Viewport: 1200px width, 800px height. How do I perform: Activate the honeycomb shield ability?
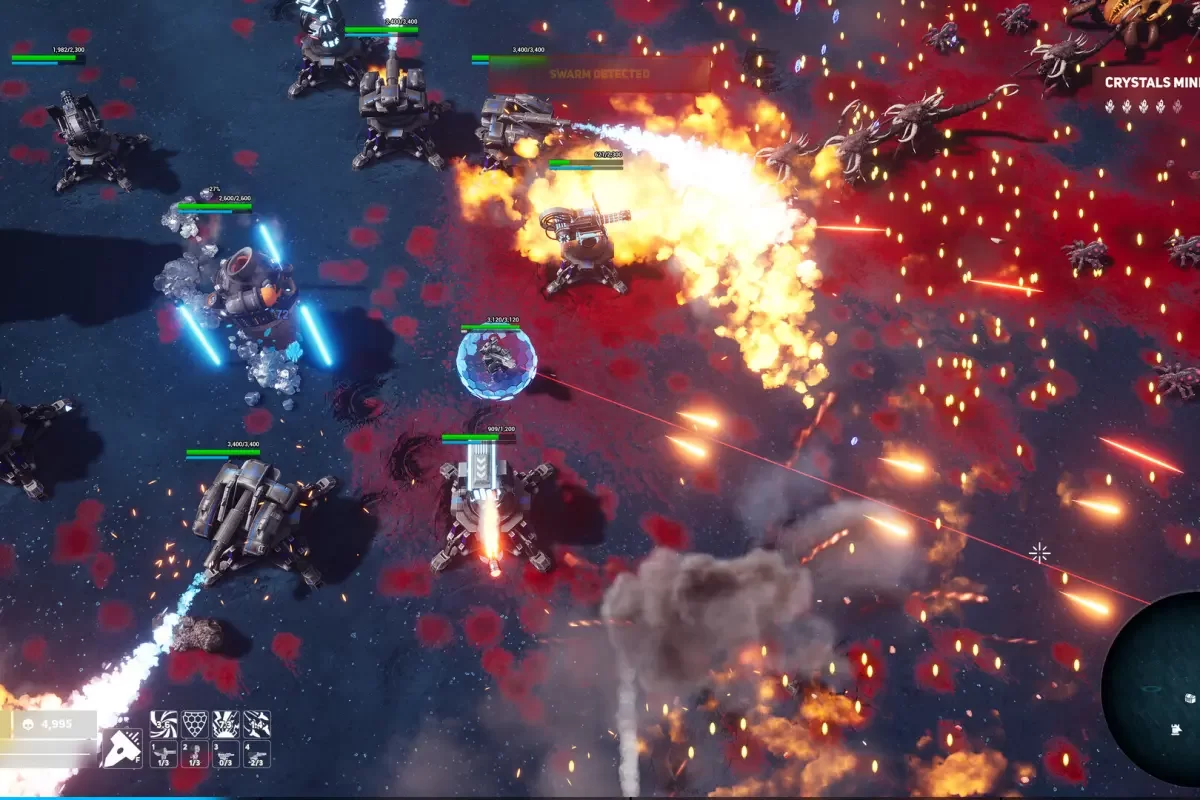[195, 724]
